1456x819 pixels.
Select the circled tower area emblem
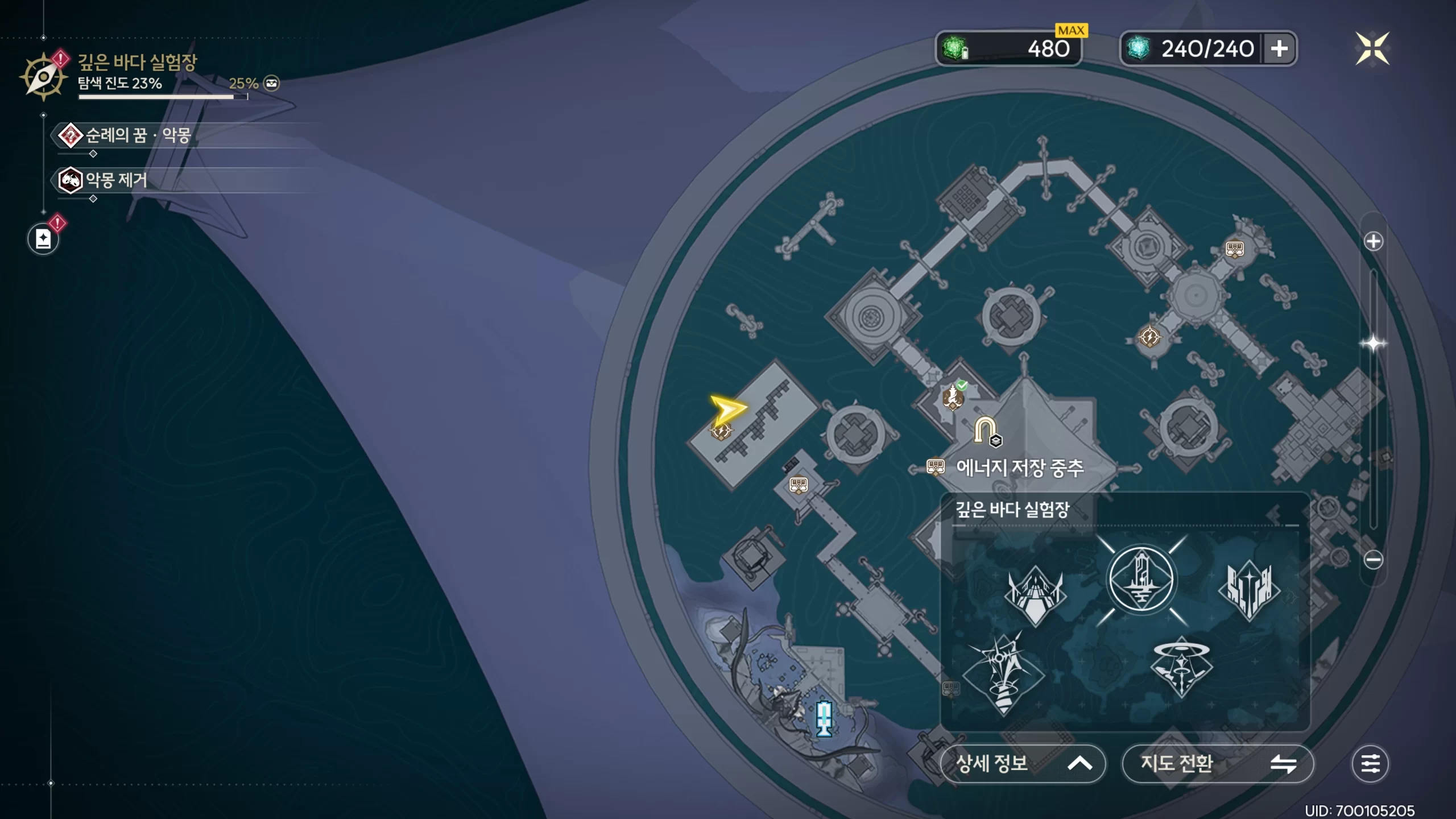pyautogui.click(x=1141, y=579)
